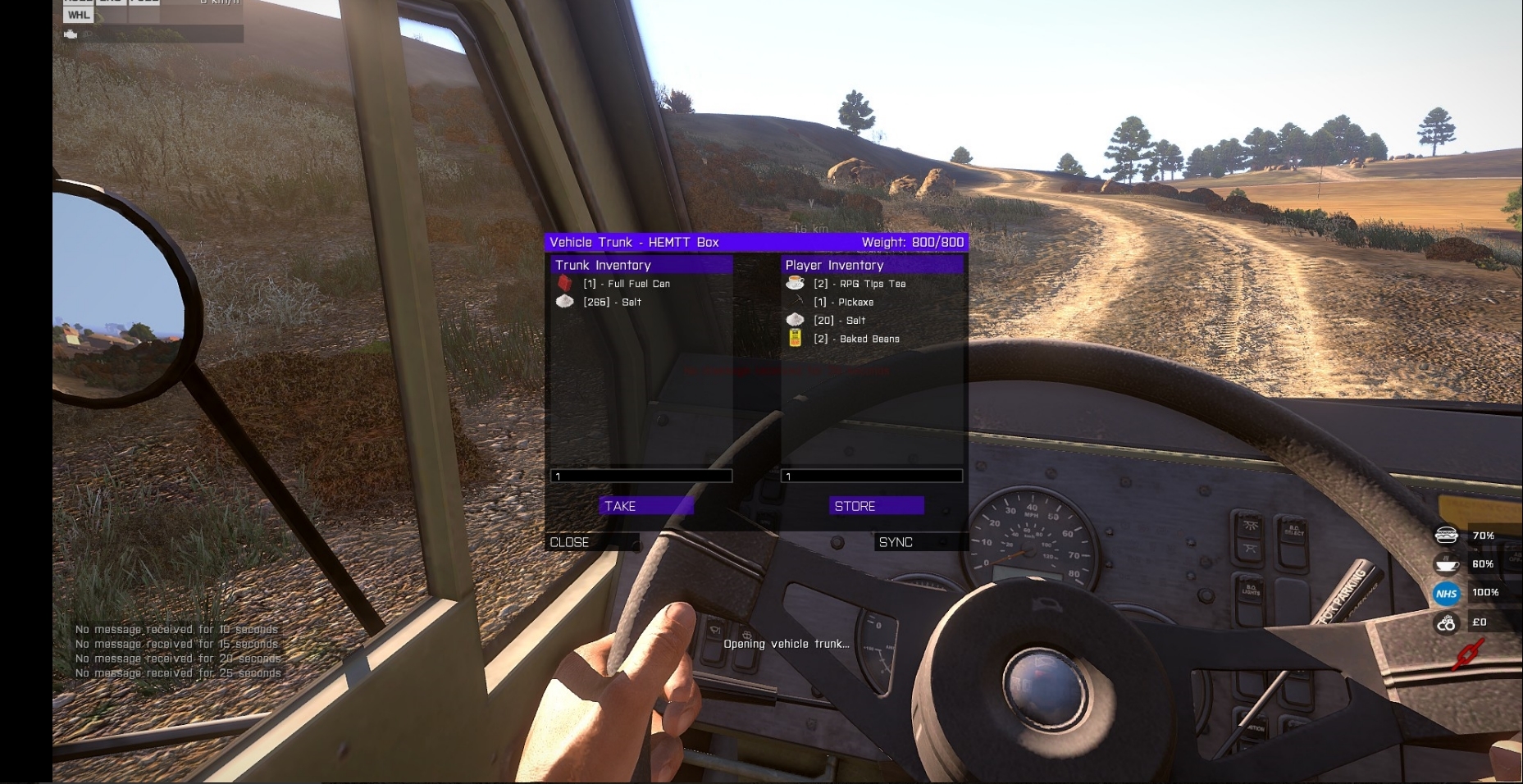Take the selected item from the trunk
The height and width of the screenshot is (784, 1523).
645,506
